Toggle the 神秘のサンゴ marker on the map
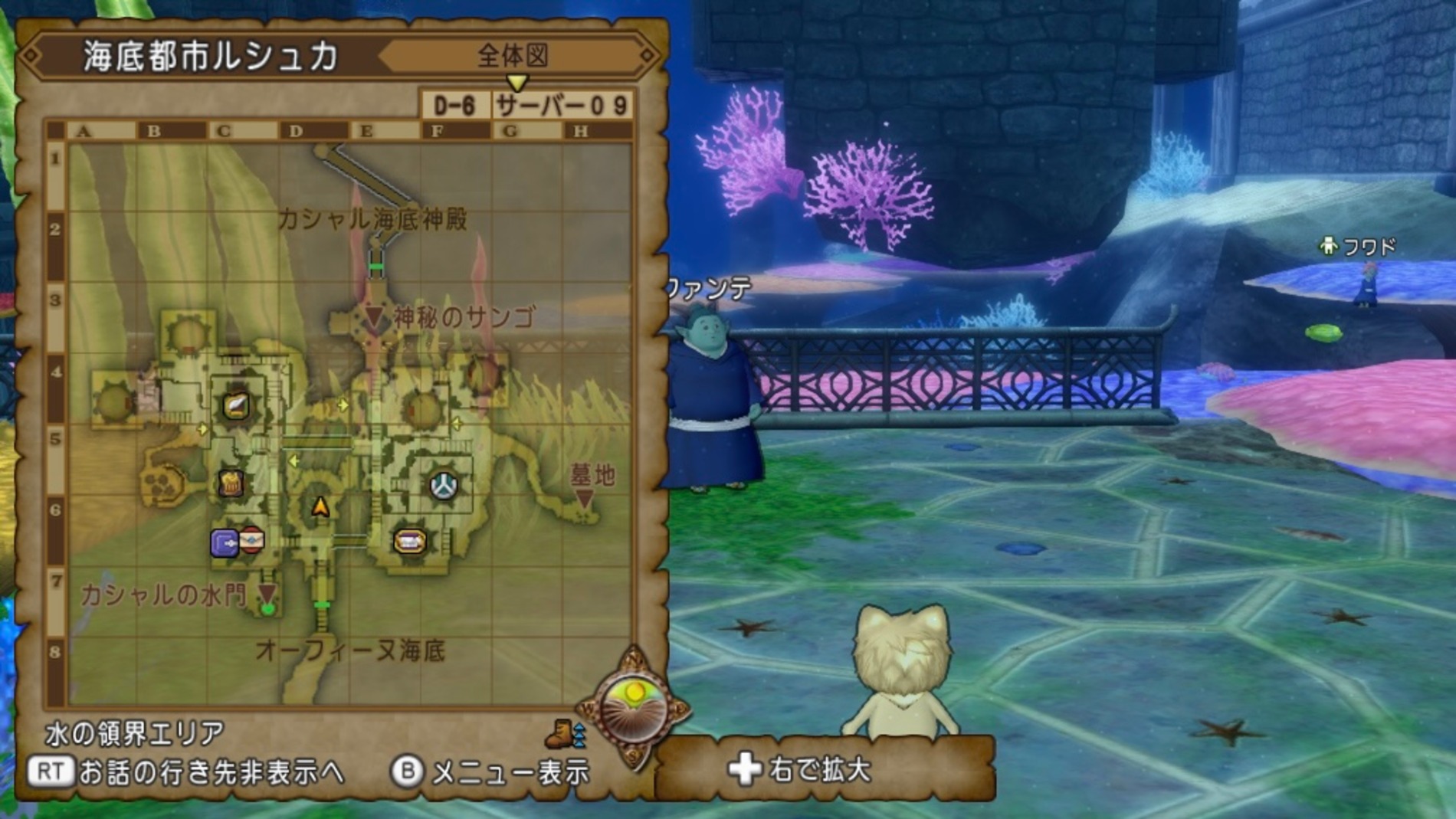The width and height of the screenshot is (1456, 819). 373,314
